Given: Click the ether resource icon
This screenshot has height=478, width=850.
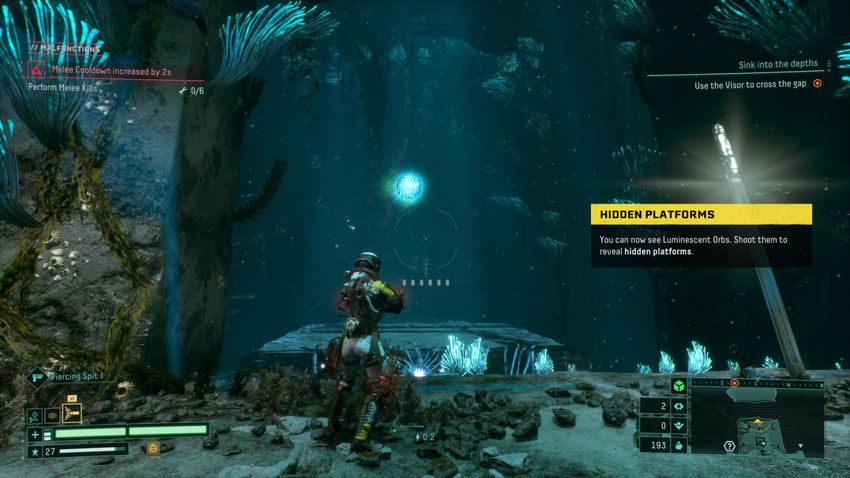Looking at the screenshot, I should 678,425.
